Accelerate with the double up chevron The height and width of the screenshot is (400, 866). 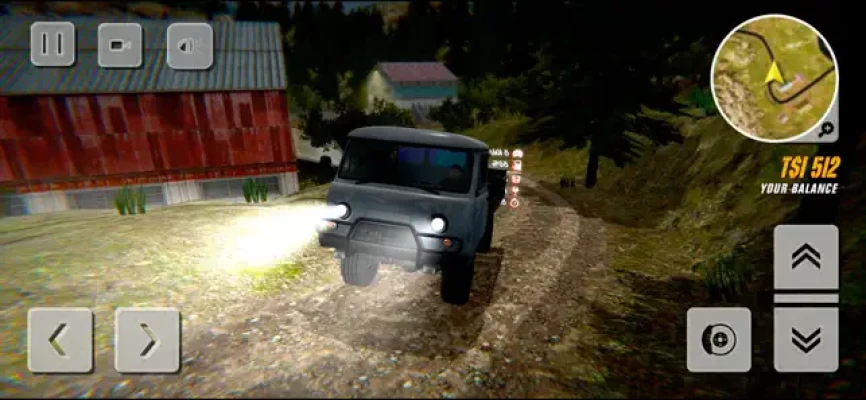(x=806, y=257)
